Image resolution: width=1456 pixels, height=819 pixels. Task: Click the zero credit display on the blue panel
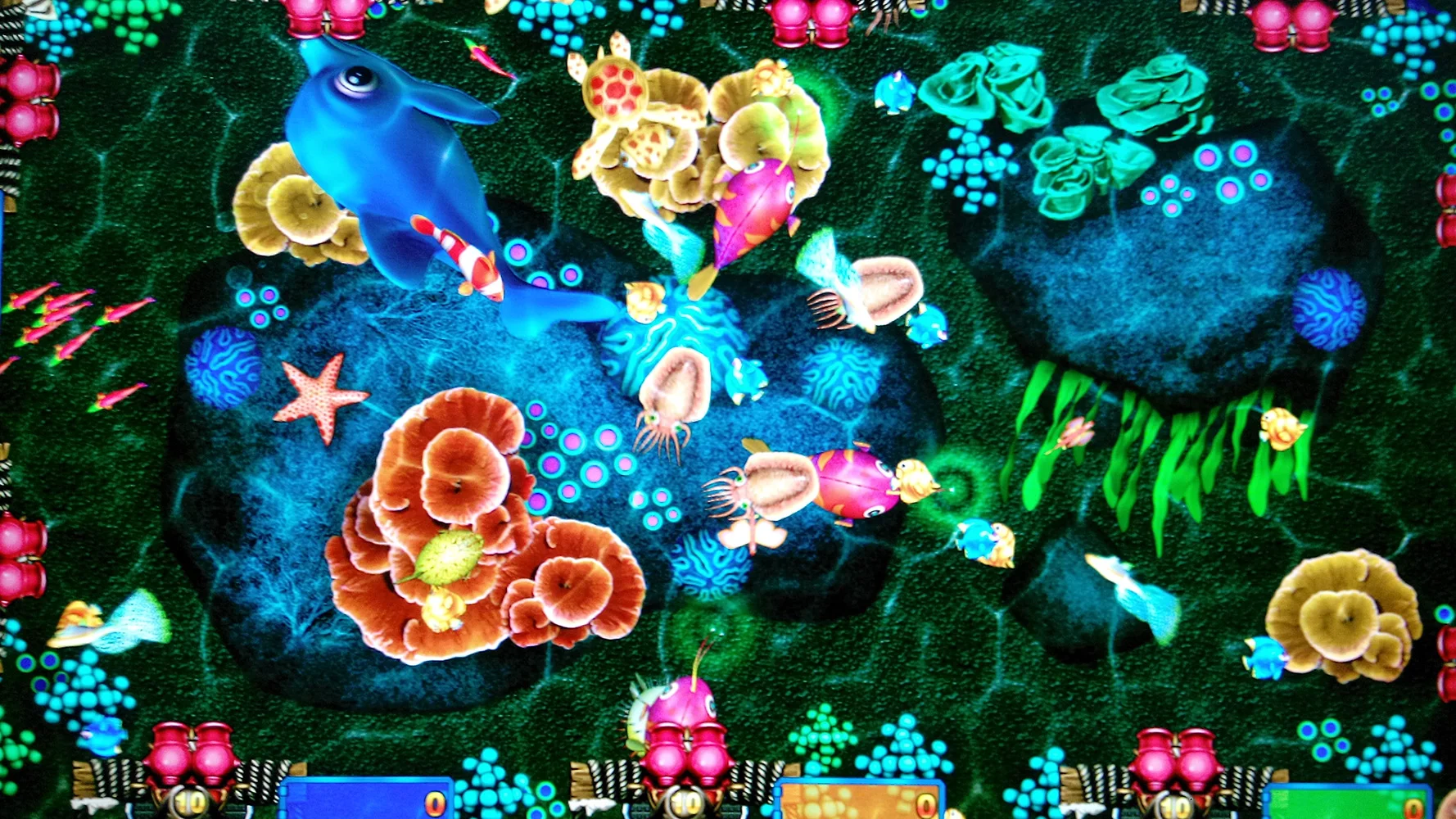pyautogui.click(x=436, y=804)
